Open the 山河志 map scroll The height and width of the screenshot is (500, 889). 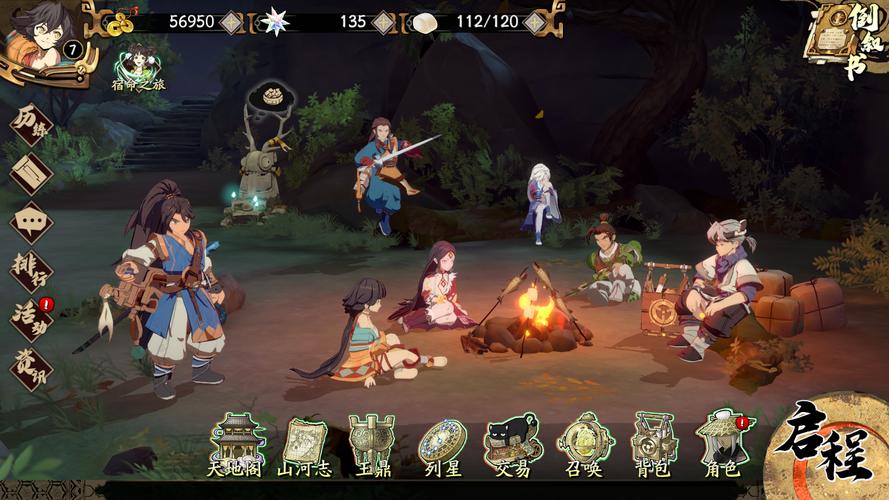(x=306, y=444)
